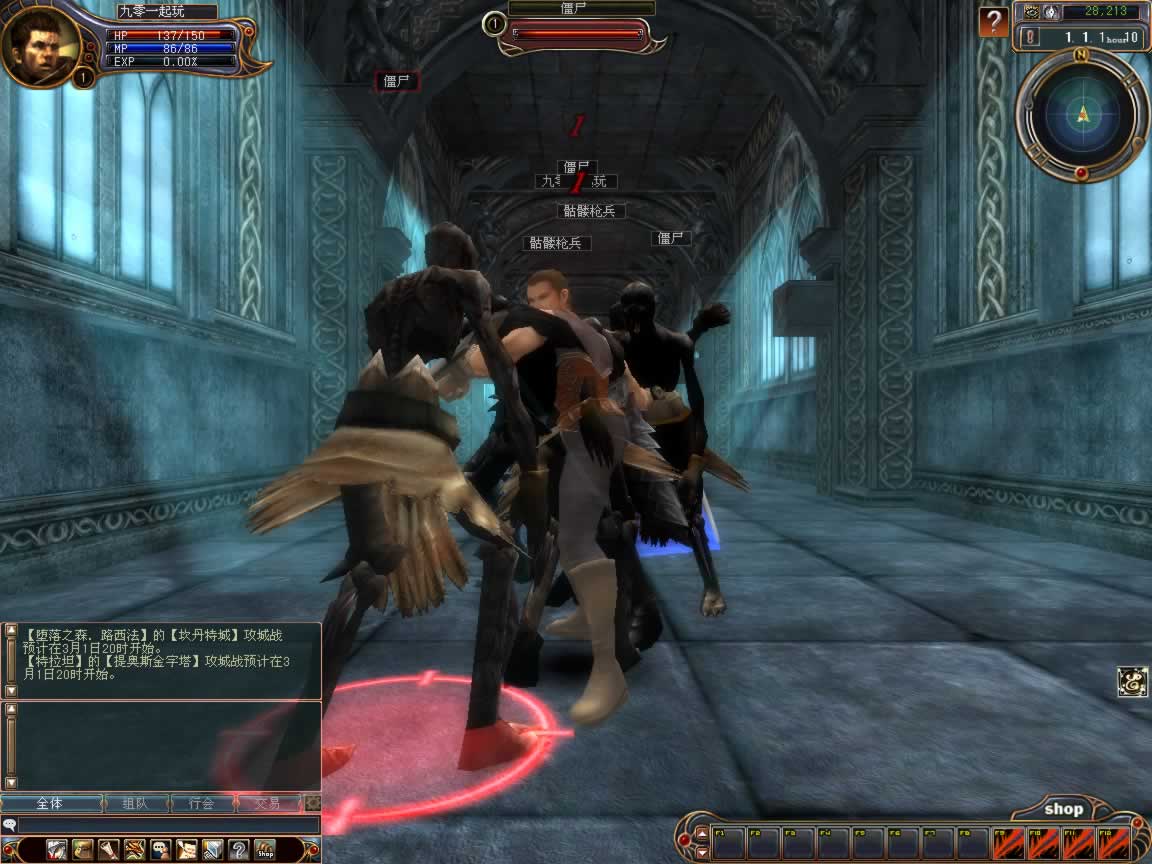Open help with the question mark menu icon
The image size is (1152, 864).
239,850
